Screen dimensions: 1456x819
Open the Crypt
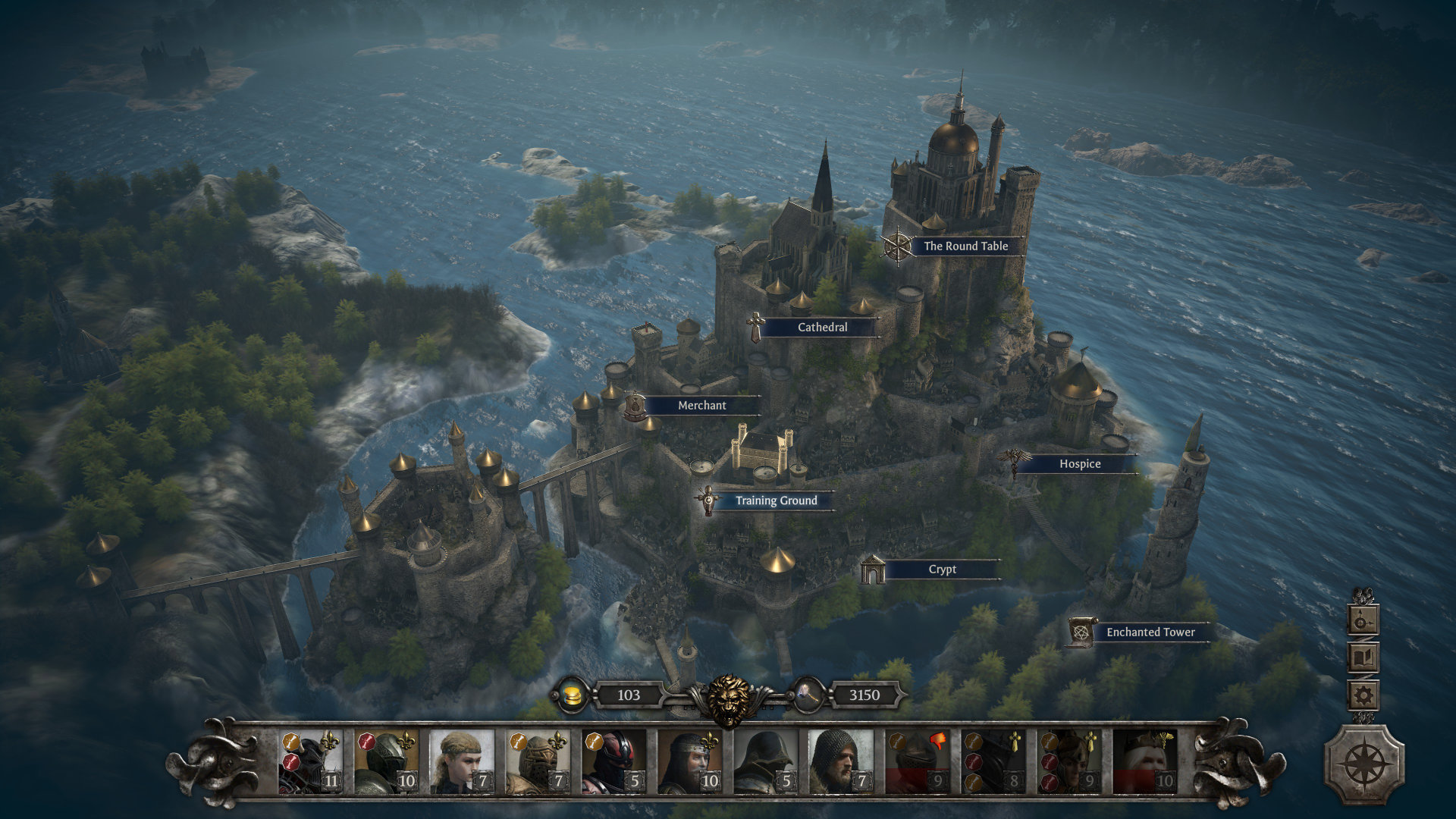coord(942,570)
